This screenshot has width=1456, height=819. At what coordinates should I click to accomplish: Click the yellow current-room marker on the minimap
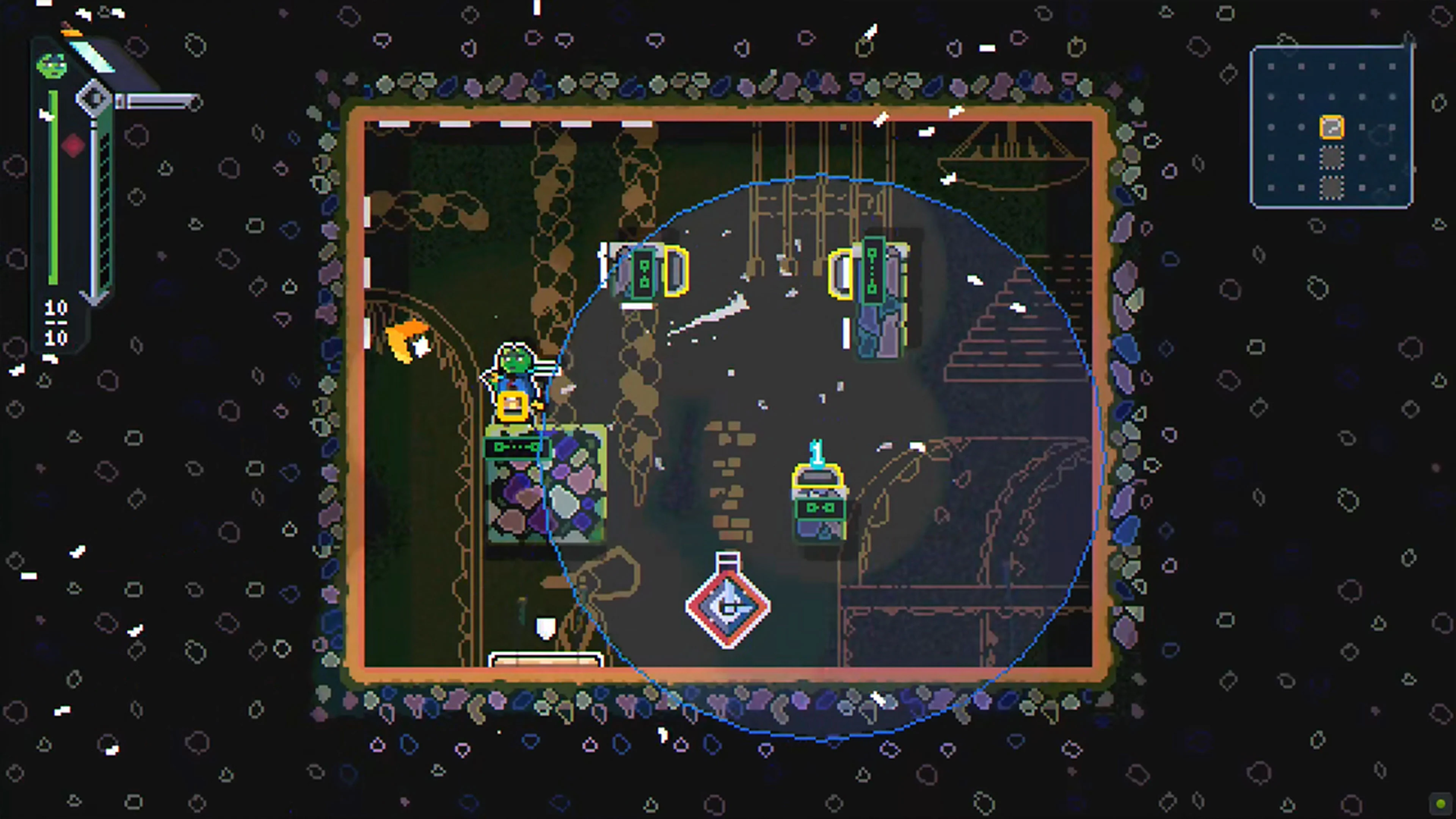(x=1332, y=127)
